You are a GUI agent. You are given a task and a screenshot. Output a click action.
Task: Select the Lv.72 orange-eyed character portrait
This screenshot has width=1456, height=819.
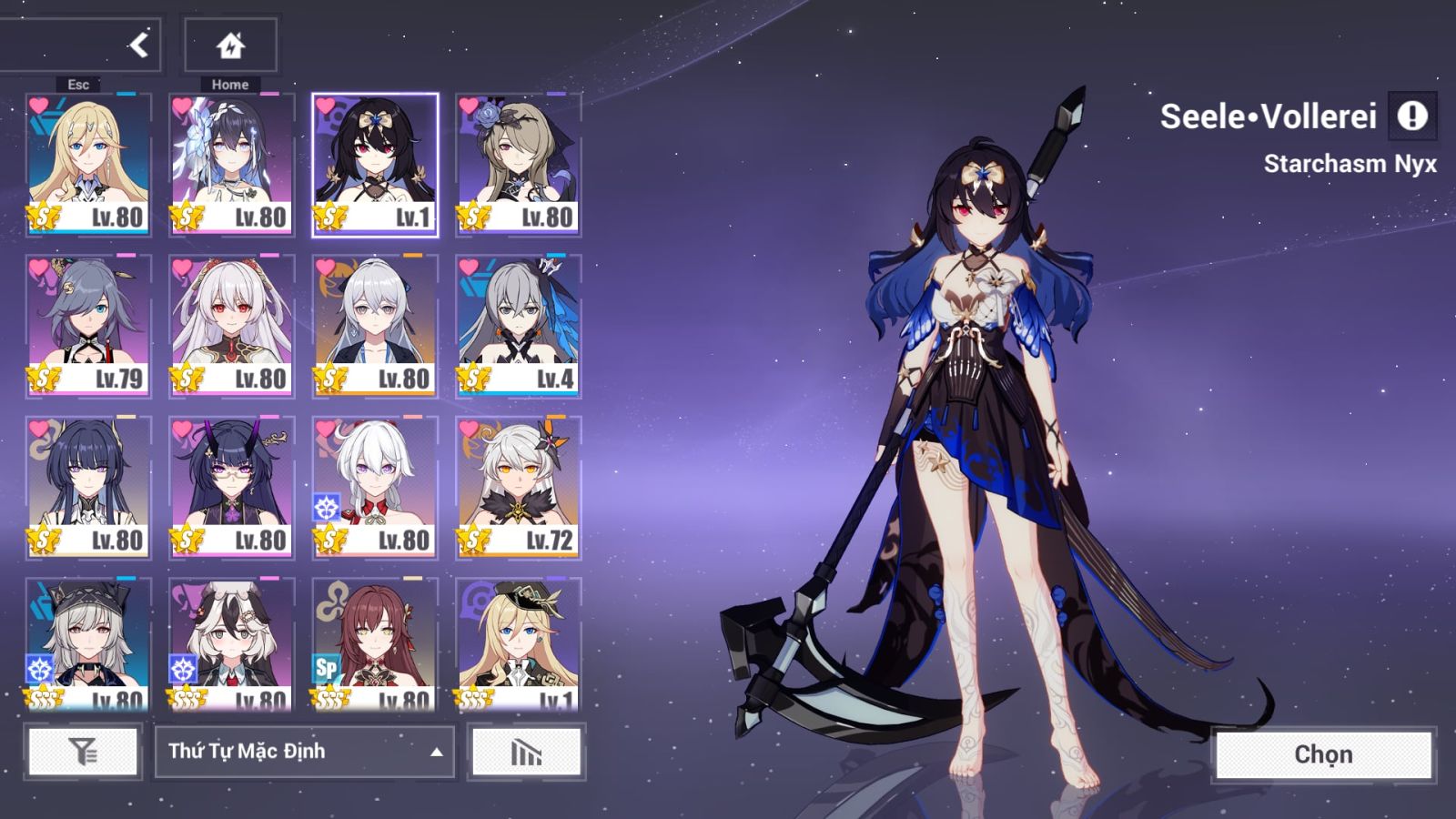click(518, 487)
